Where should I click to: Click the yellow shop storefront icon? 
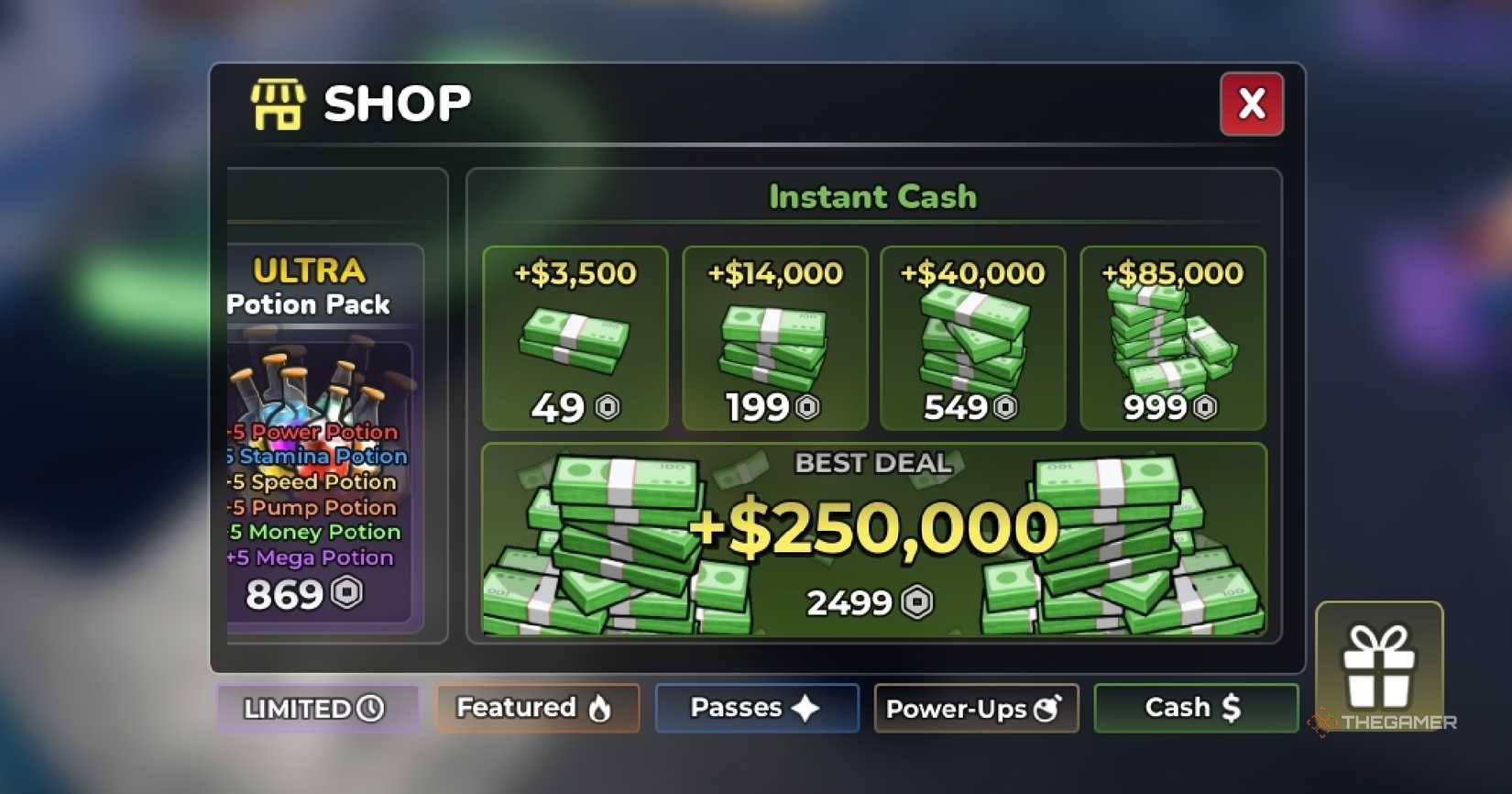pos(278,104)
